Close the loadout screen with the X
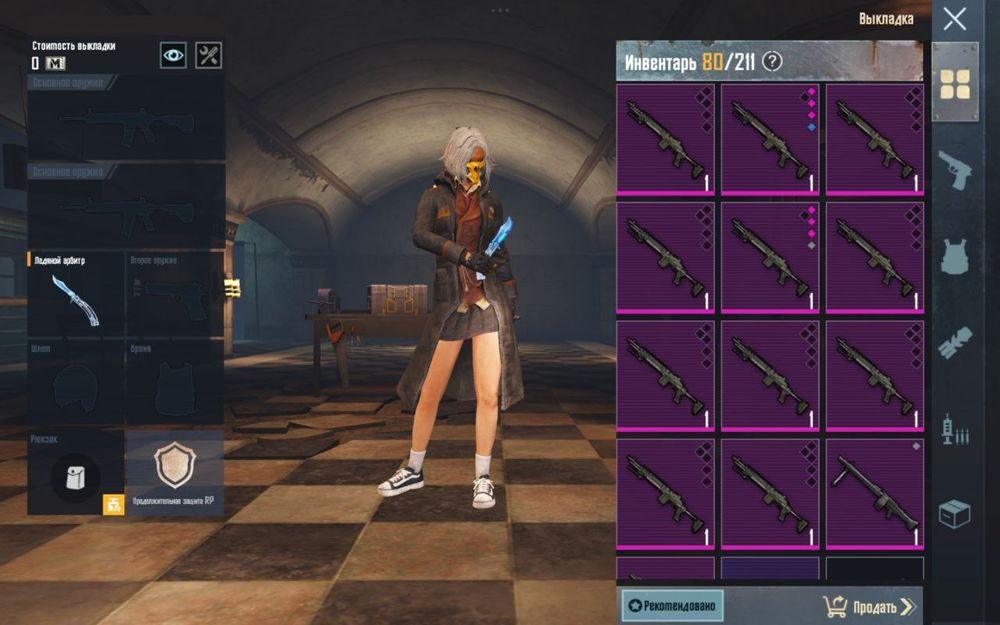The image size is (1000, 625). click(955, 19)
